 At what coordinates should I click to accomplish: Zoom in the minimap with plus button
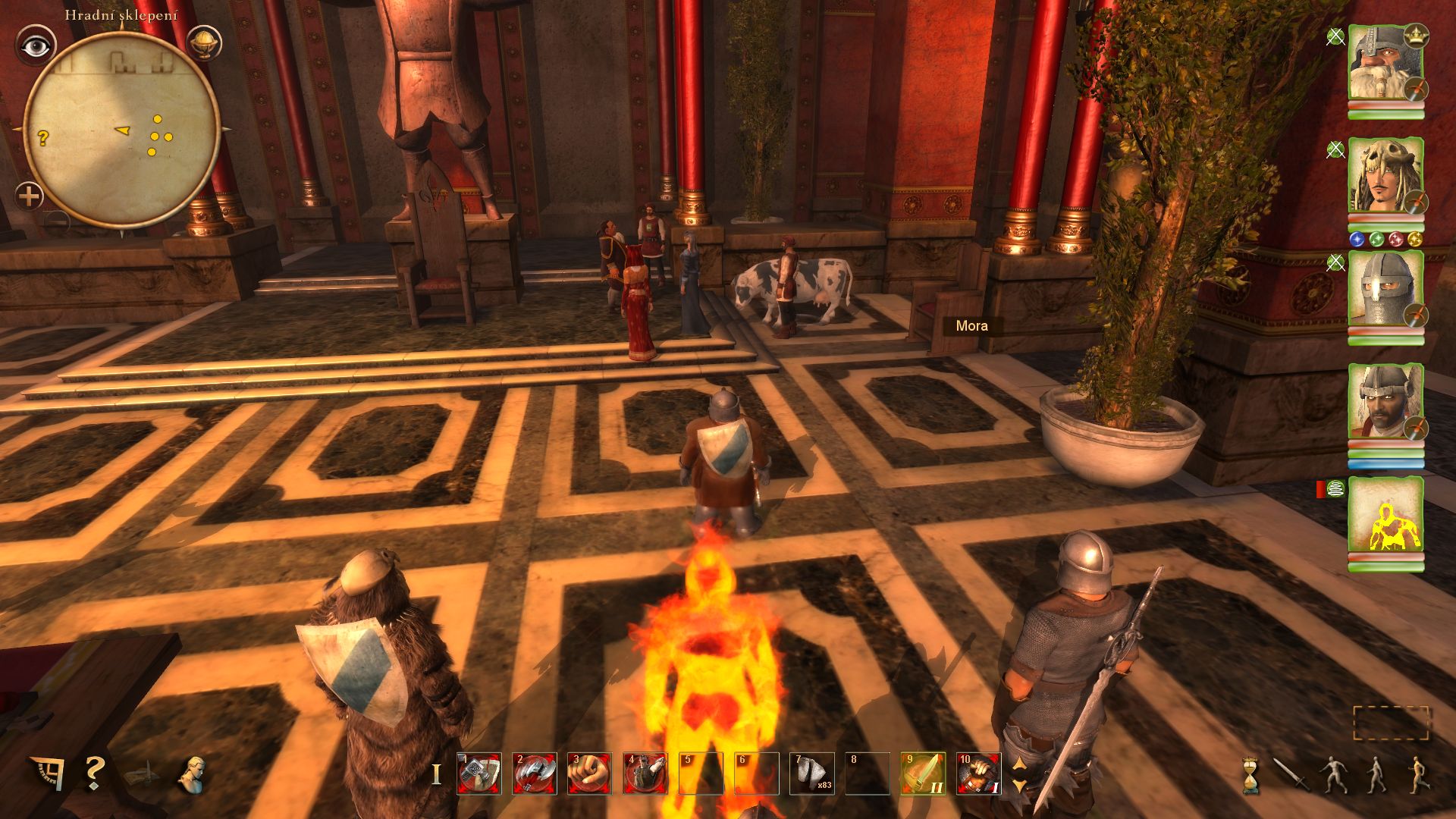(x=29, y=197)
